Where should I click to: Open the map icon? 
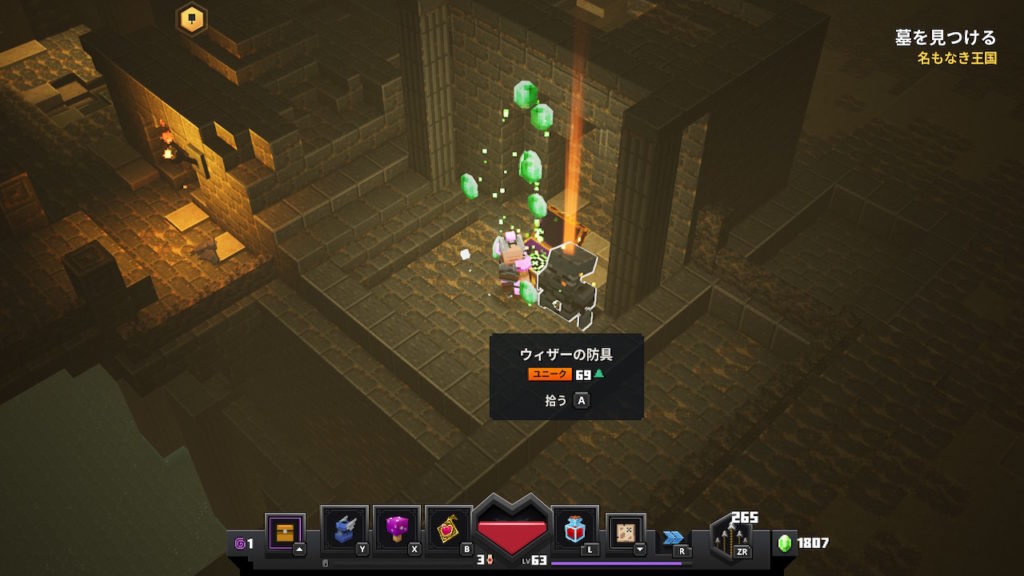pyautogui.click(x=626, y=530)
